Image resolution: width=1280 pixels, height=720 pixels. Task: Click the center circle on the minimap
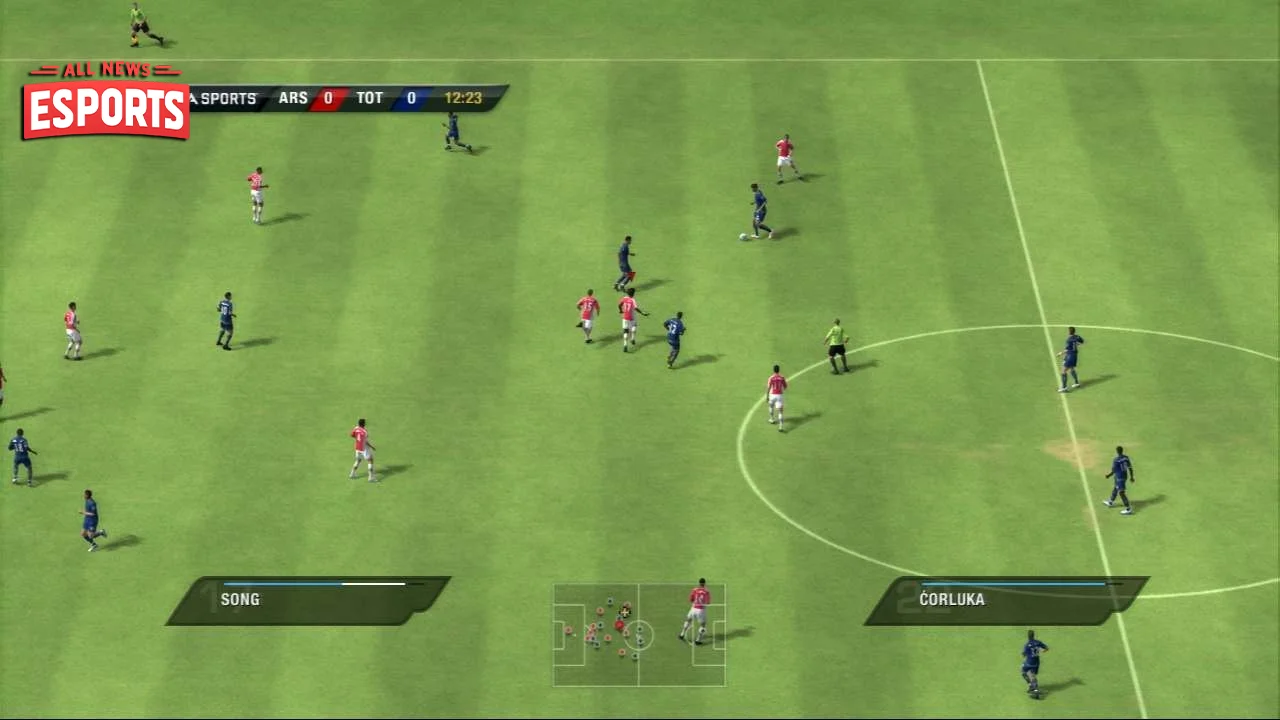pyautogui.click(x=639, y=636)
